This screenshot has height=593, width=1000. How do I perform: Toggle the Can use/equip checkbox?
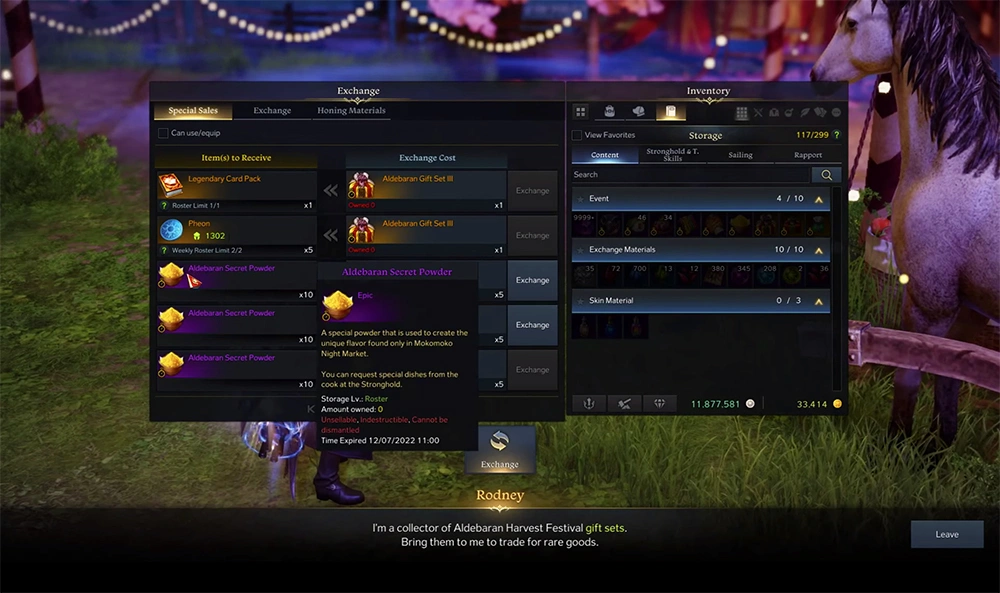pos(164,133)
